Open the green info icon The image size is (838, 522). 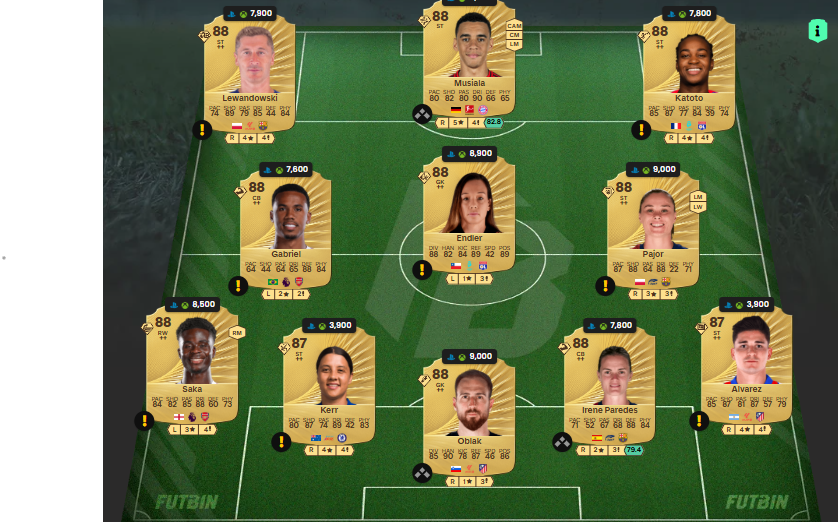pyautogui.click(x=817, y=31)
